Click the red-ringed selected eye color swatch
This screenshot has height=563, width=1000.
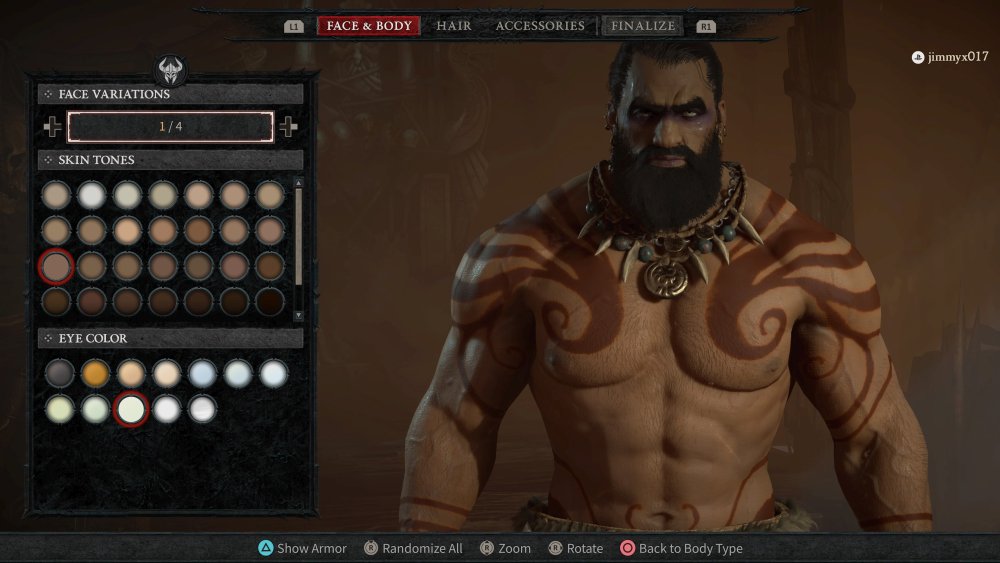131,408
